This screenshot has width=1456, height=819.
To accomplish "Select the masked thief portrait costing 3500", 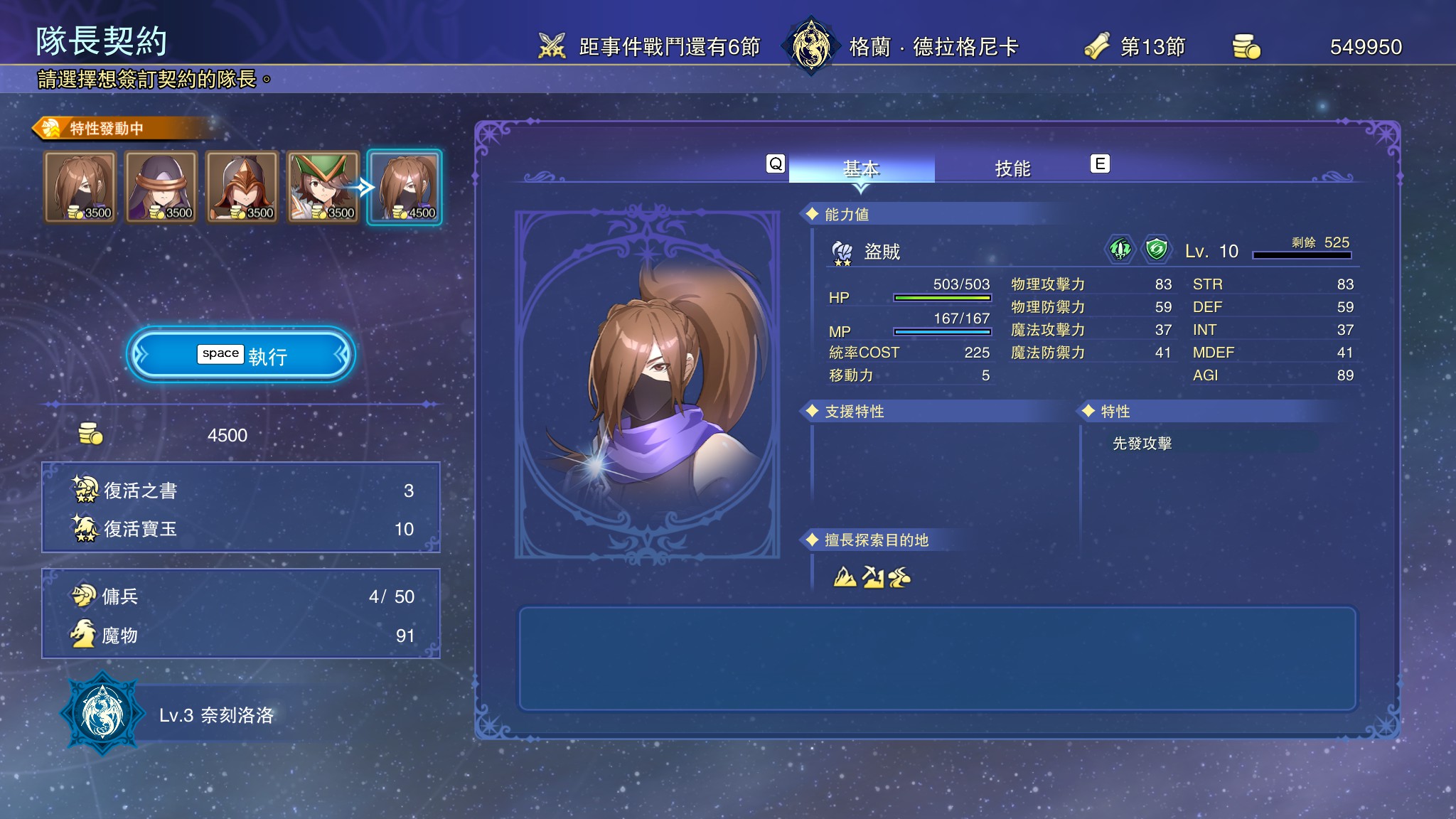I will point(80,187).
